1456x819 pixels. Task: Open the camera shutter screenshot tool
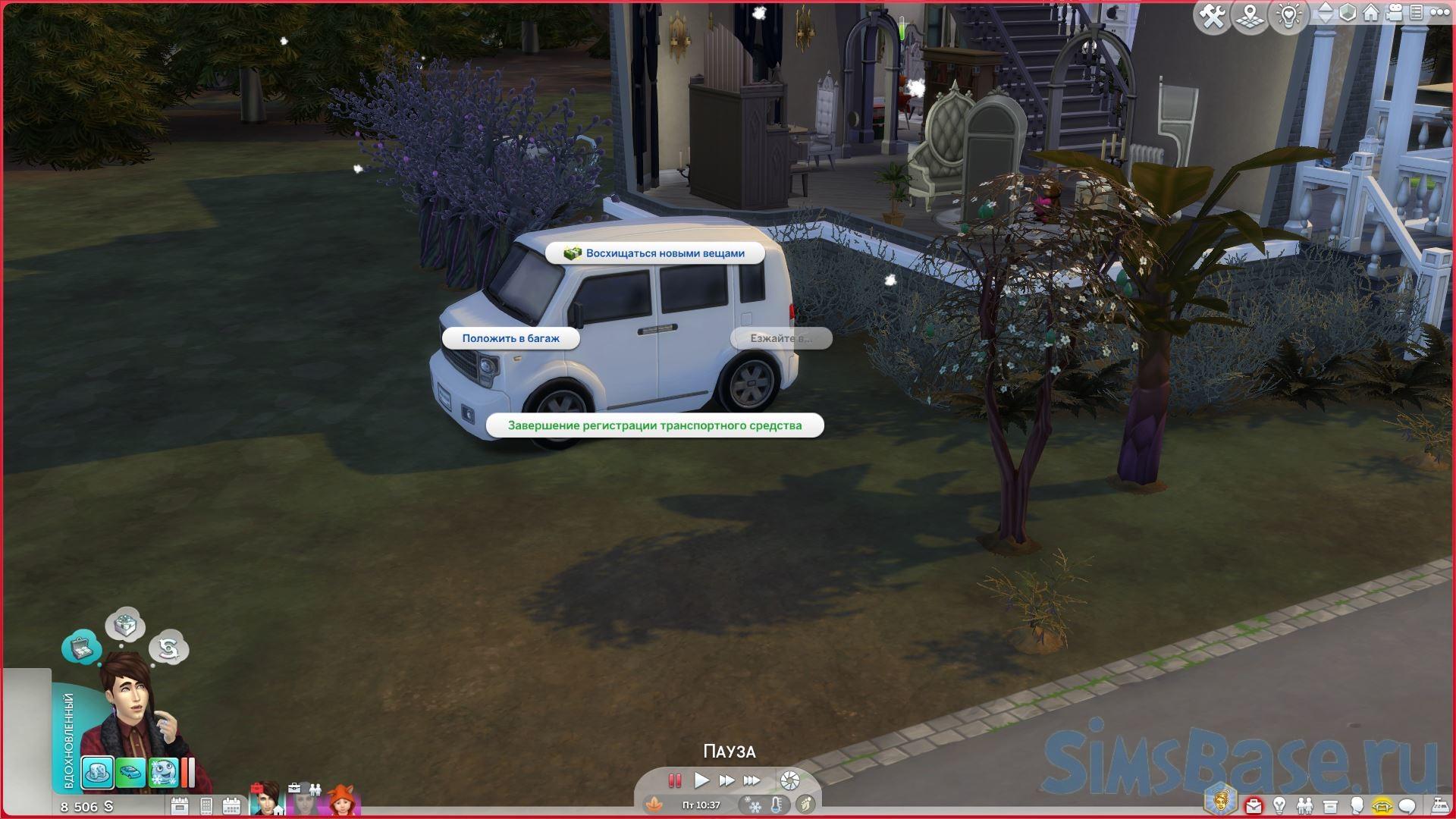[x=789, y=780]
